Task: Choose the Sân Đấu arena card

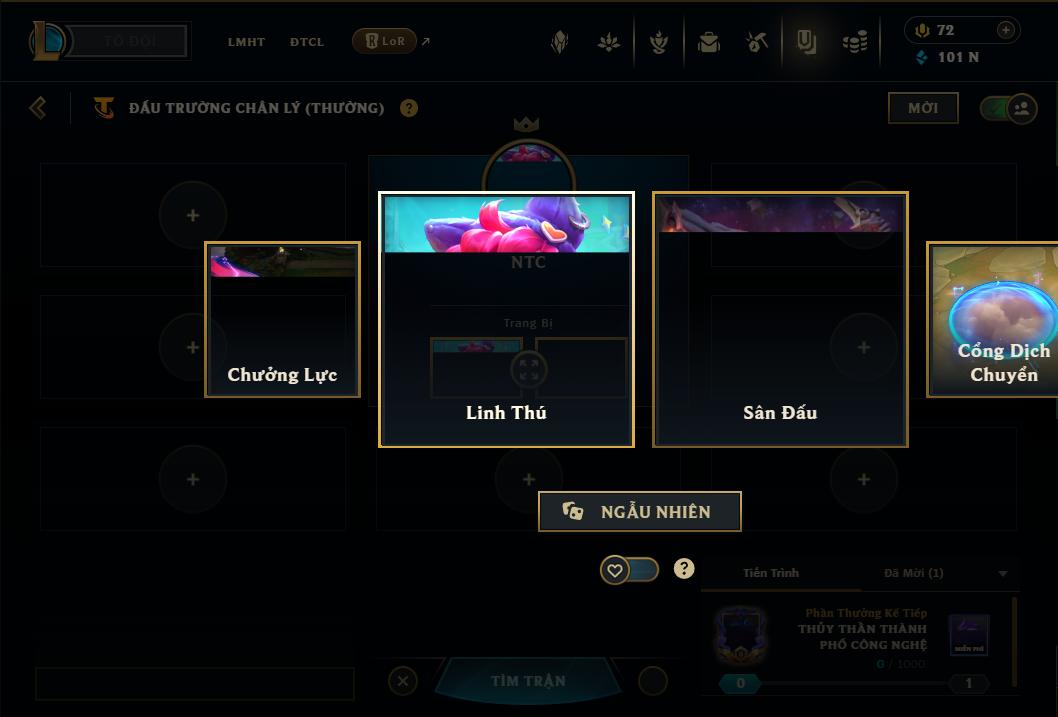Action: click(780, 319)
